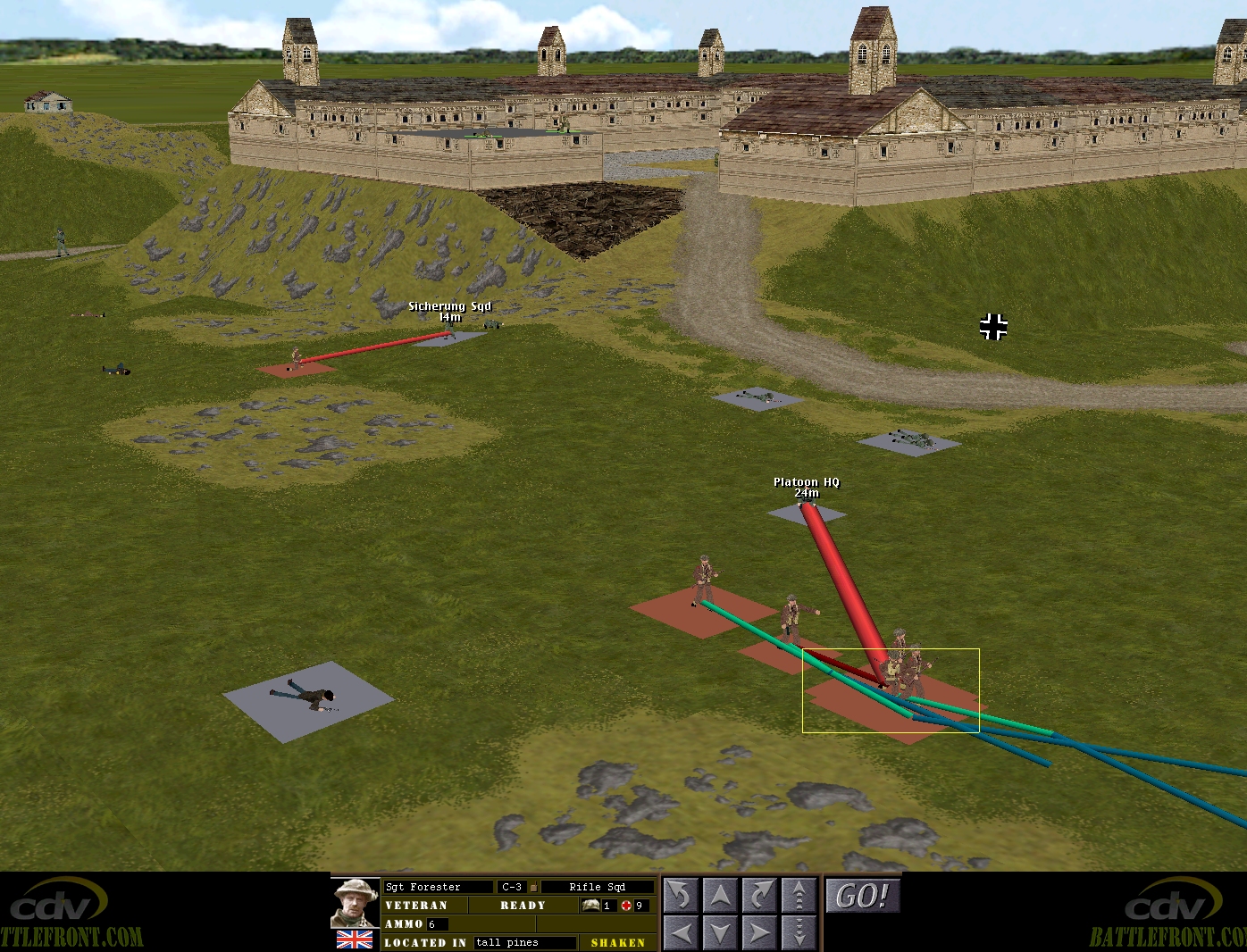Select the Sicherung Sqd unit label

[x=449, y=306]
